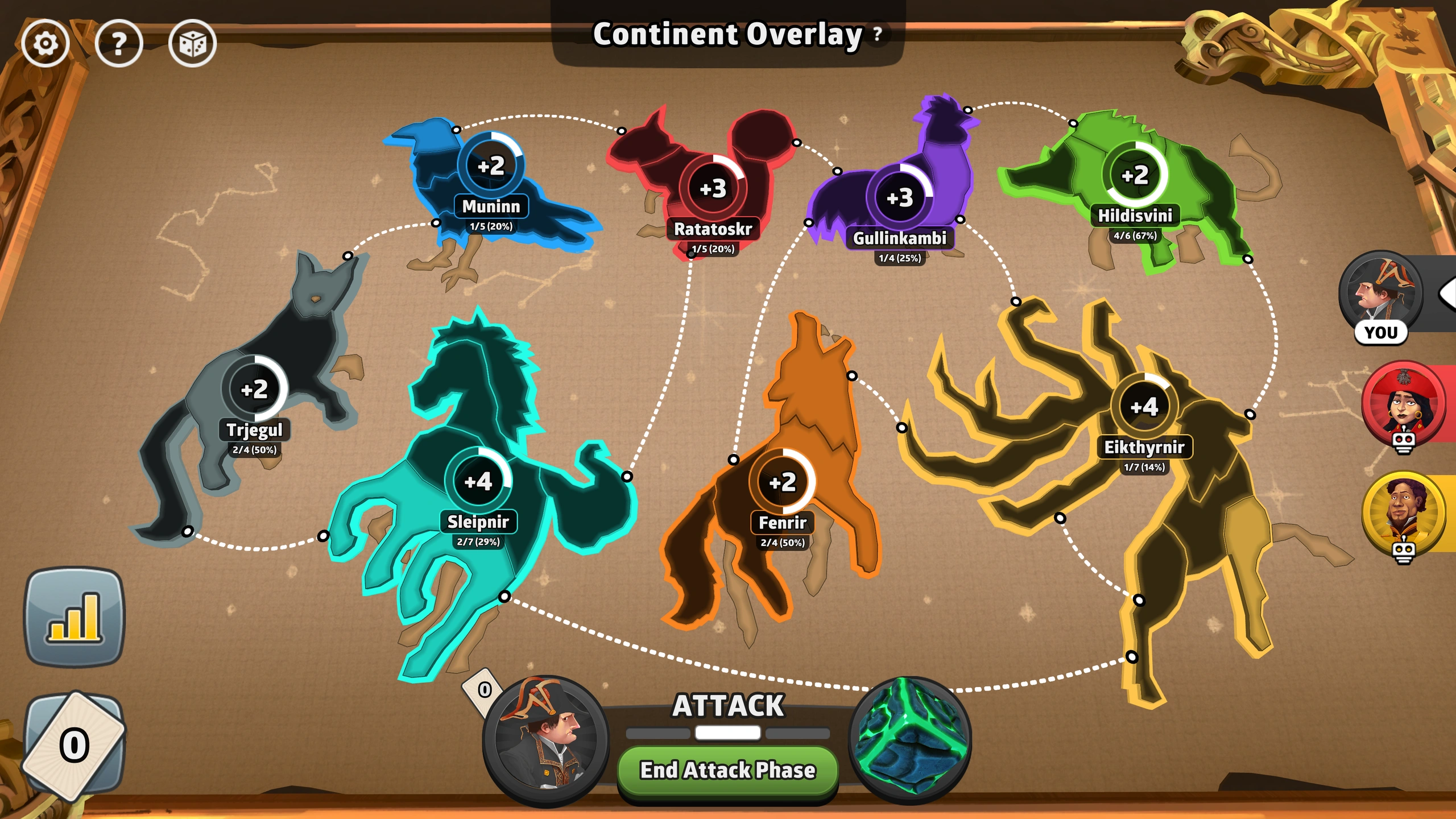Open the cards button showing 0
The image size is (1456, 819).
pyautogui.click(x=74, y=745)
